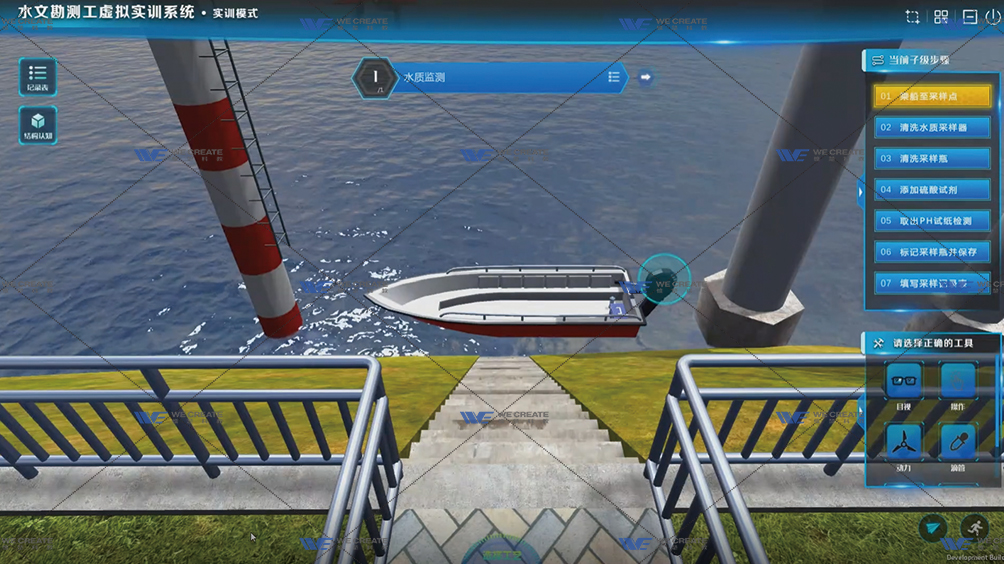1004x564 pixels.
Task: Choose step 03 清洗采样瓶
Action: pyautogui.click(x=932, y=159)
